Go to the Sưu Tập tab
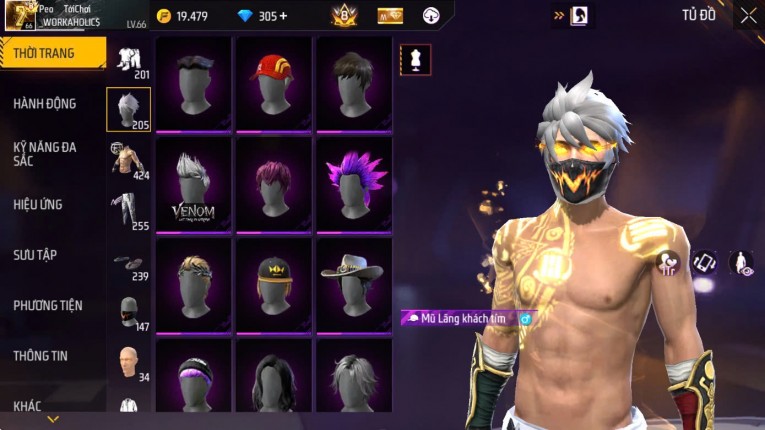Screen dimensions: 765x430 (x=35, y=255)
